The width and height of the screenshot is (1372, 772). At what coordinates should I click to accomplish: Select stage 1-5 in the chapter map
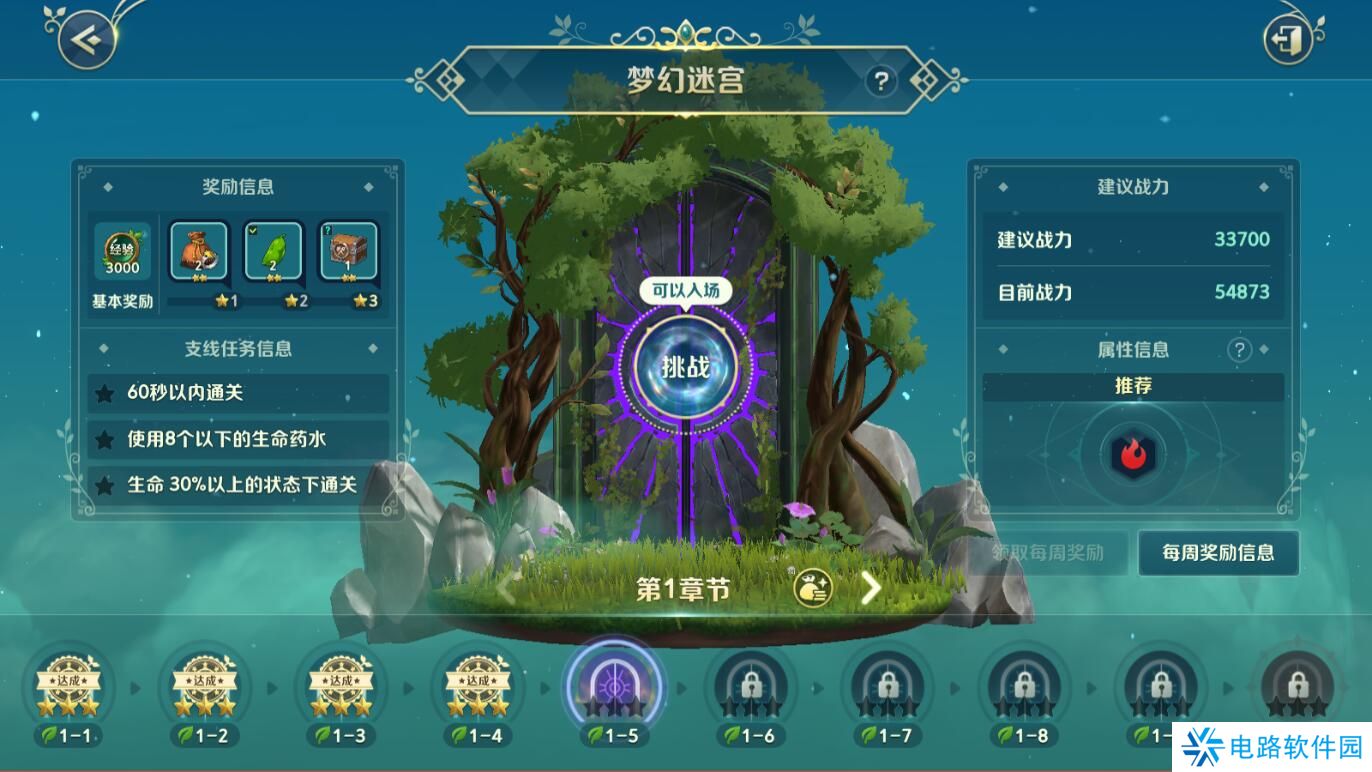[x=613, y=686]
